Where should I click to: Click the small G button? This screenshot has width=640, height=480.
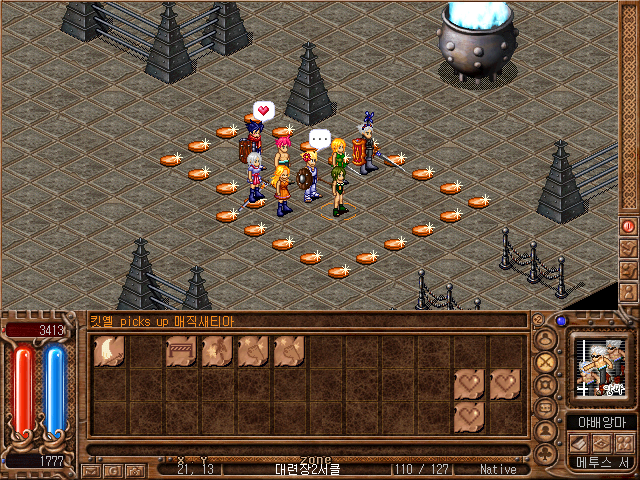click(113, 469)
